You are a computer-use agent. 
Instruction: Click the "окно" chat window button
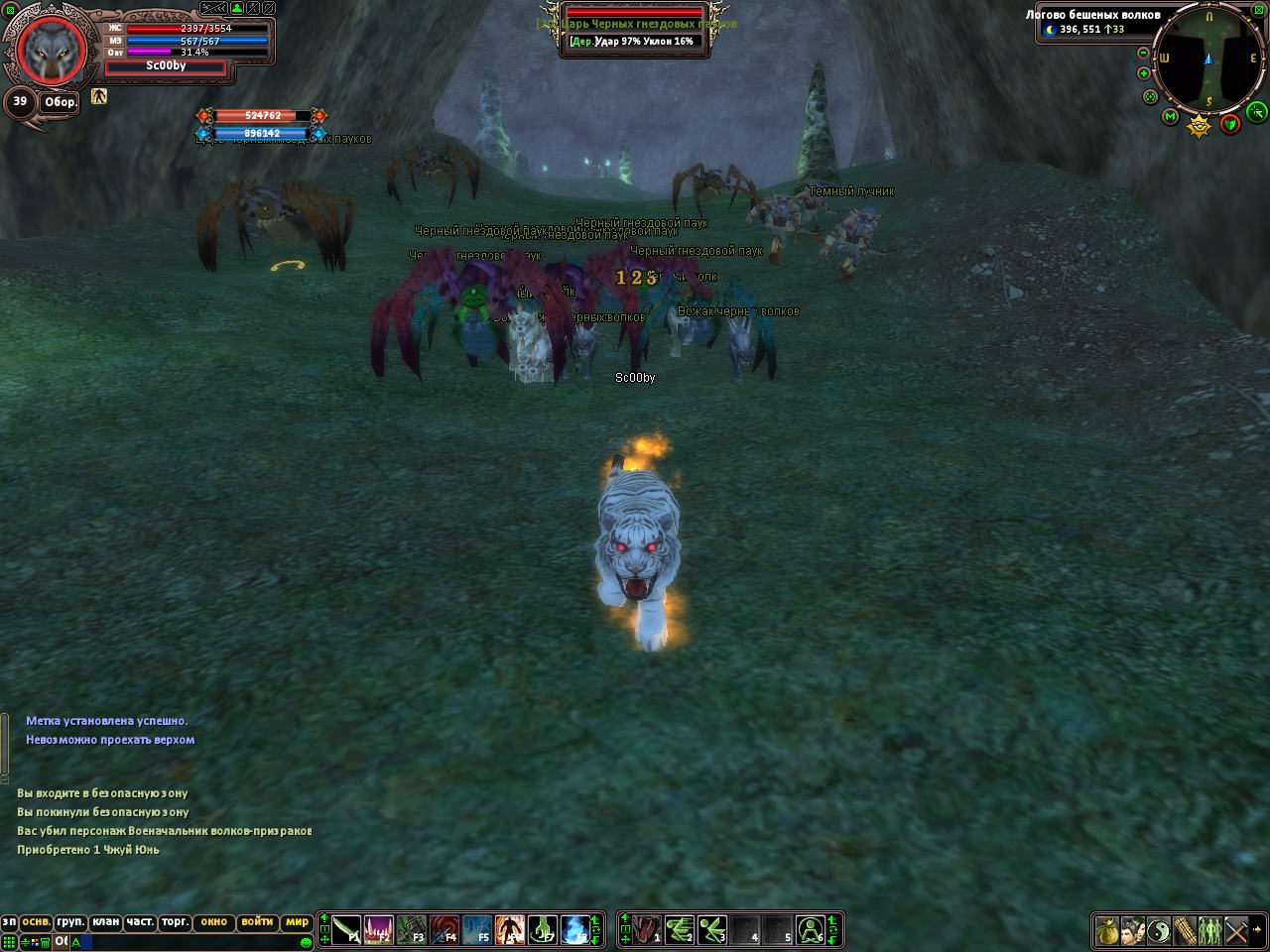213,922
